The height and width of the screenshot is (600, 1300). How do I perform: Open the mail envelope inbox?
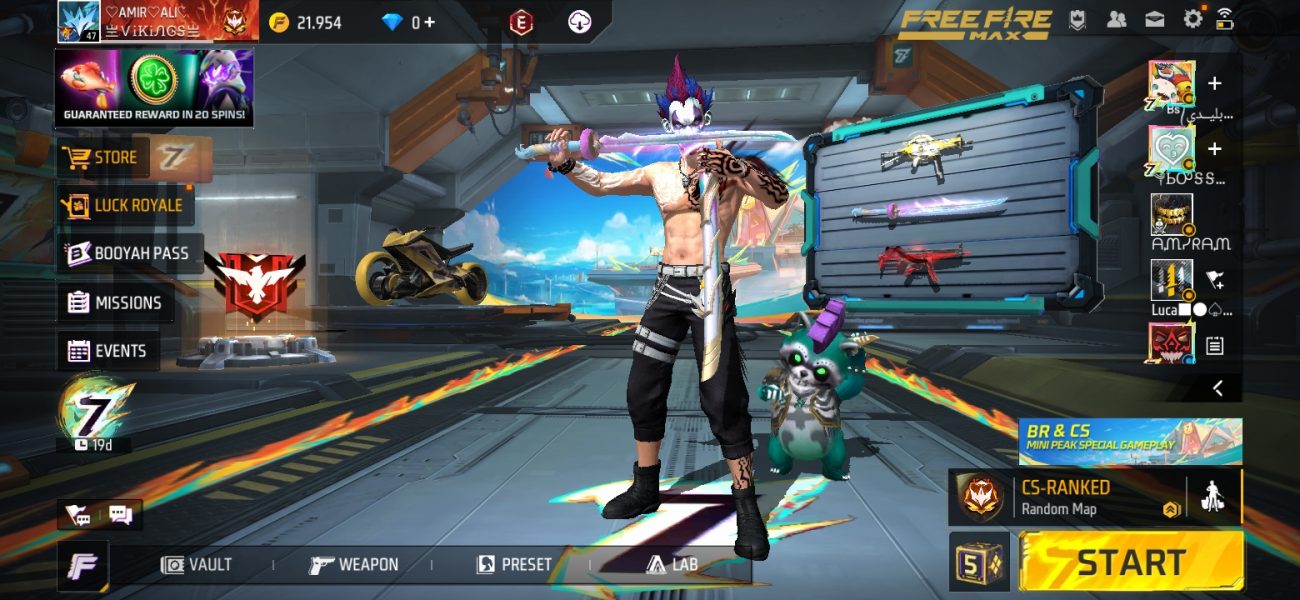[1154, 19]
